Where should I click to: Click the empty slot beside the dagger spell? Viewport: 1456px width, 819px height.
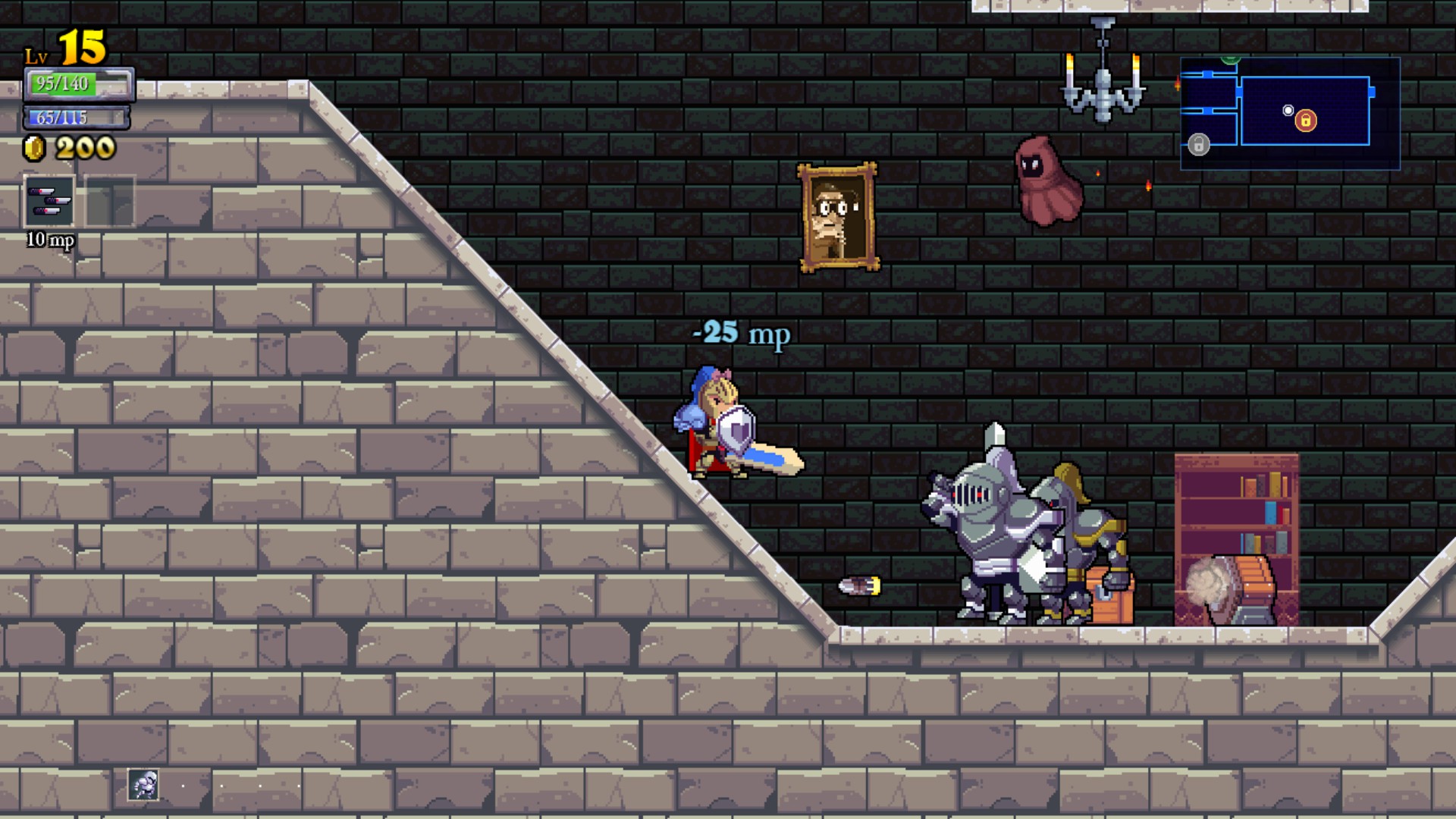(110, 202)
